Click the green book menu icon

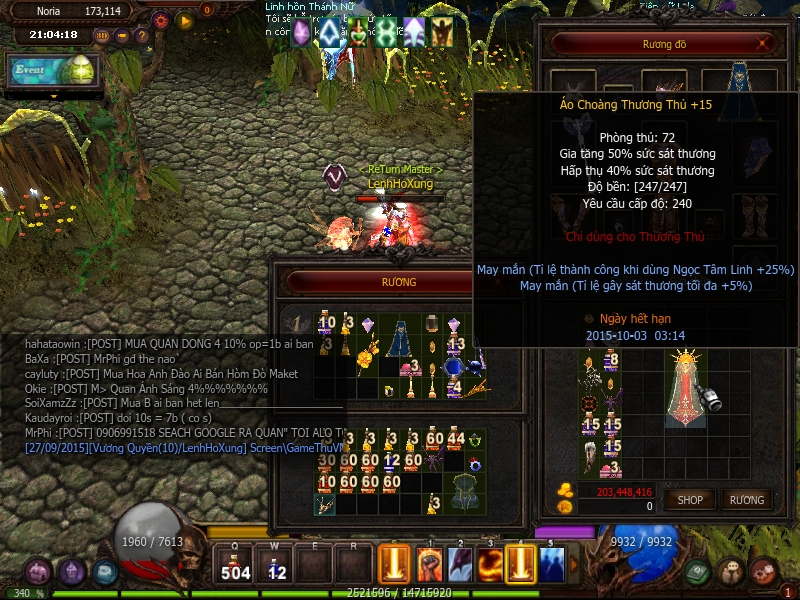pyautogui.click(x=699, y=572)
